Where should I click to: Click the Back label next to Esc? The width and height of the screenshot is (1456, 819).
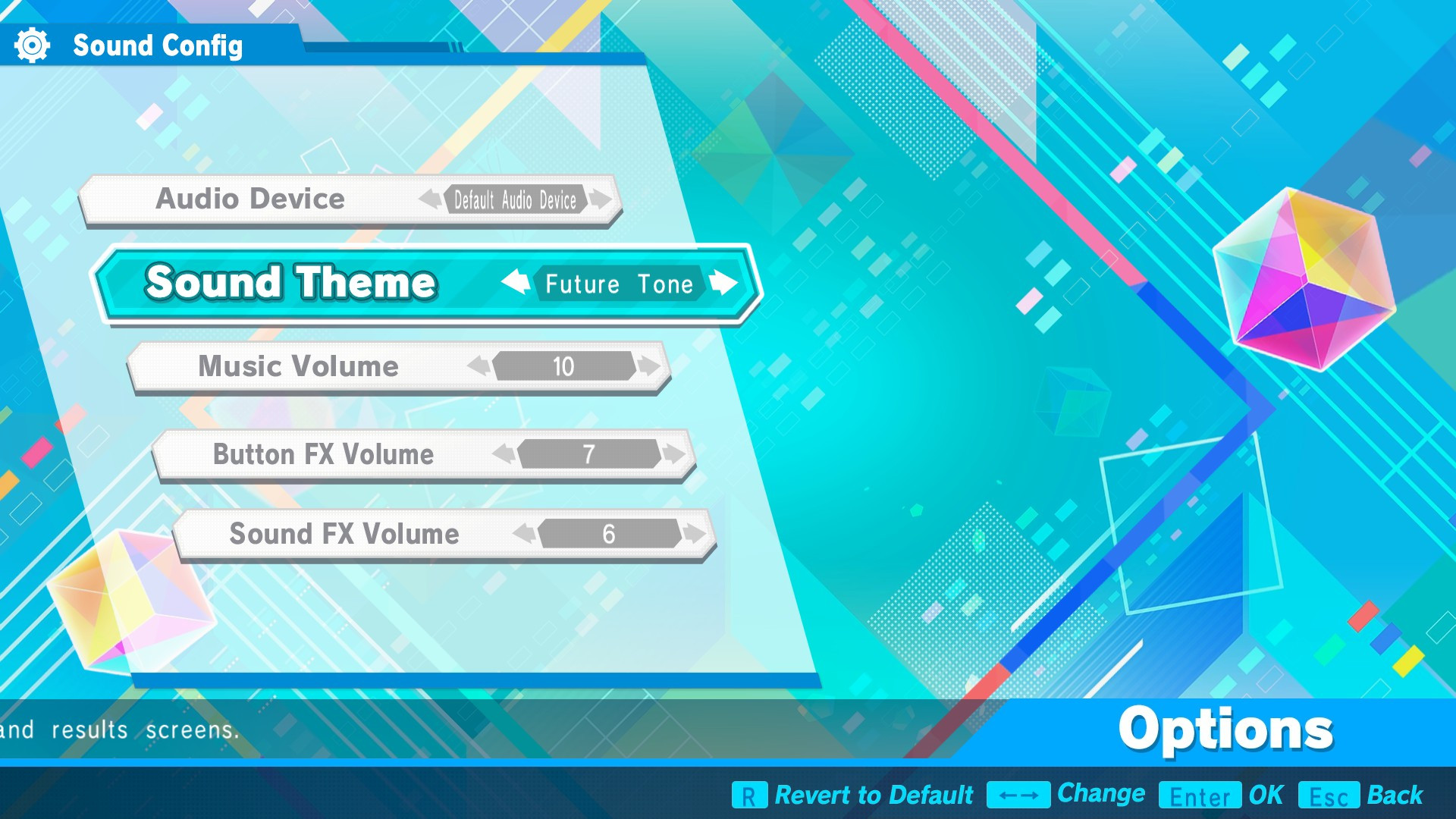[x=1396, y=795]
